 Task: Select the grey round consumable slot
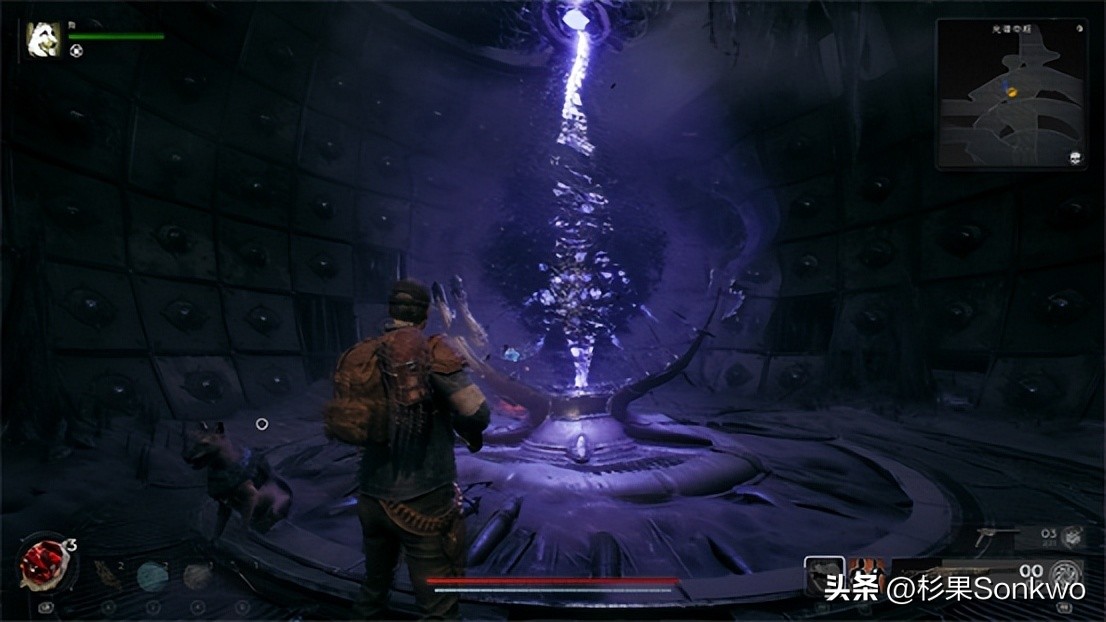point(197,575)
